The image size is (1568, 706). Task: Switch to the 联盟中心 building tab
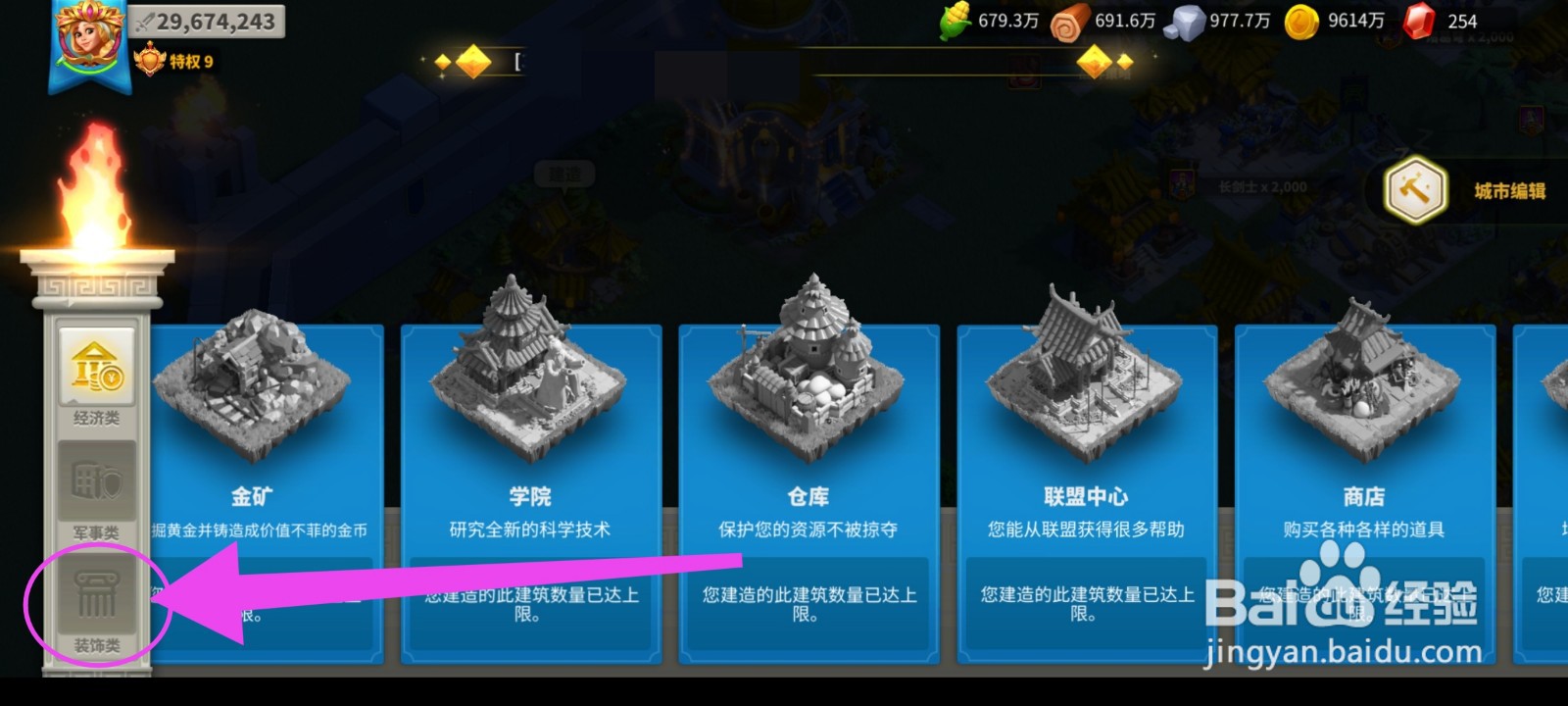point(1085,495)
